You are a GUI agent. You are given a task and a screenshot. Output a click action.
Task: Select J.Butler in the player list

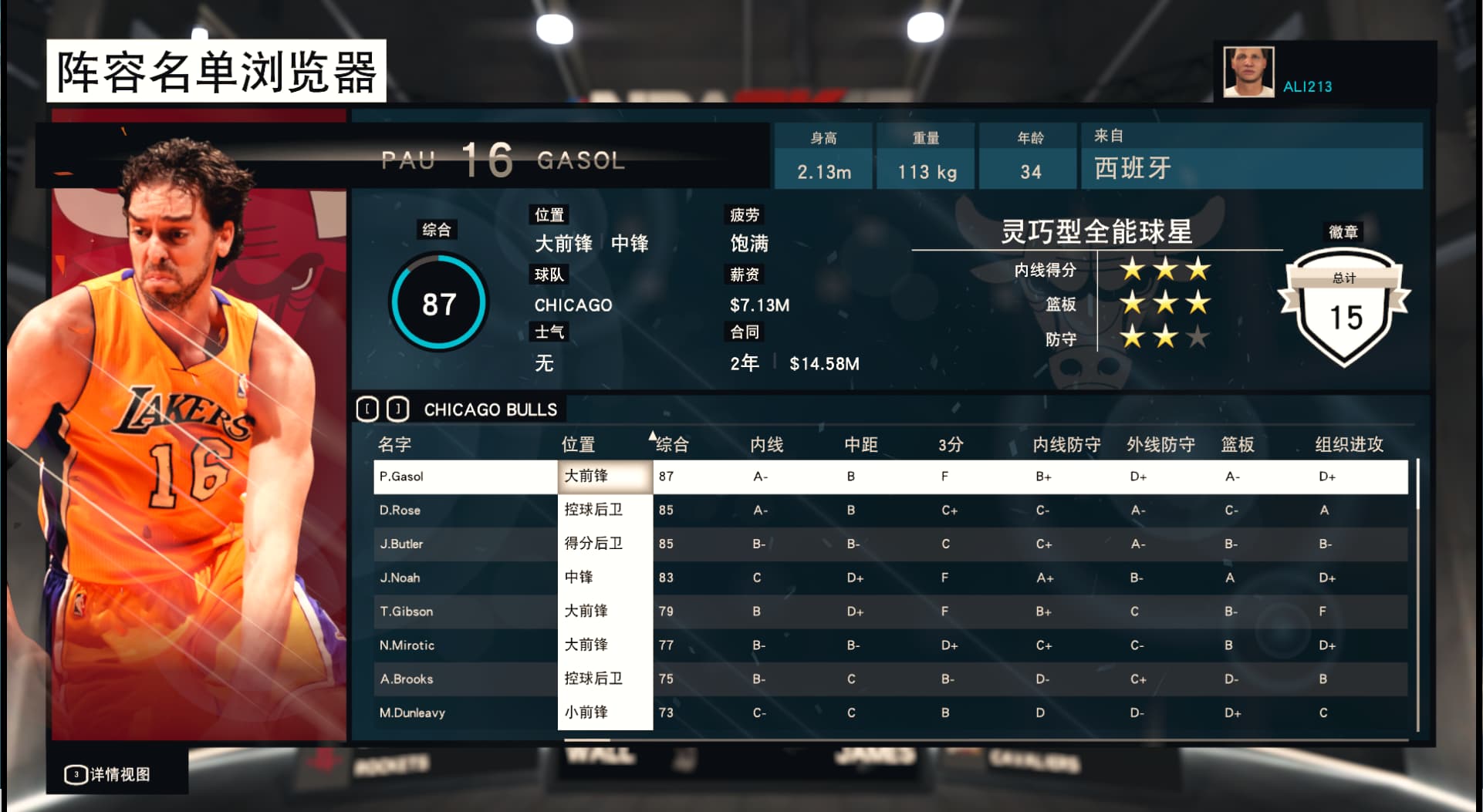tap(401, 544)
